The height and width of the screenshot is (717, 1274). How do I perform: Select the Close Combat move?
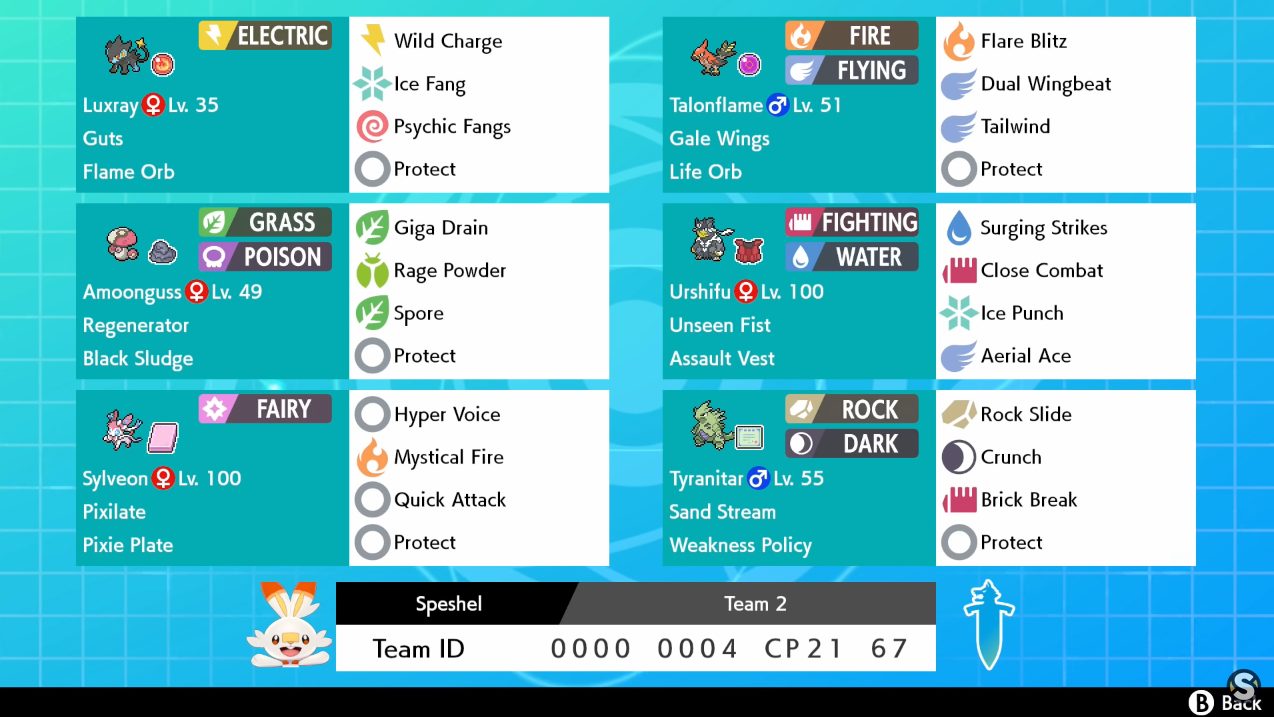click(1041, 271)
